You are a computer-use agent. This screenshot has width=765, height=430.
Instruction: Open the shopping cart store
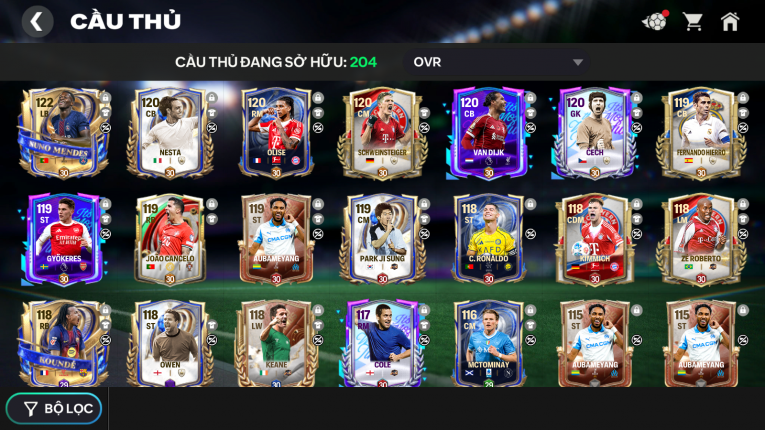point(693,21)
